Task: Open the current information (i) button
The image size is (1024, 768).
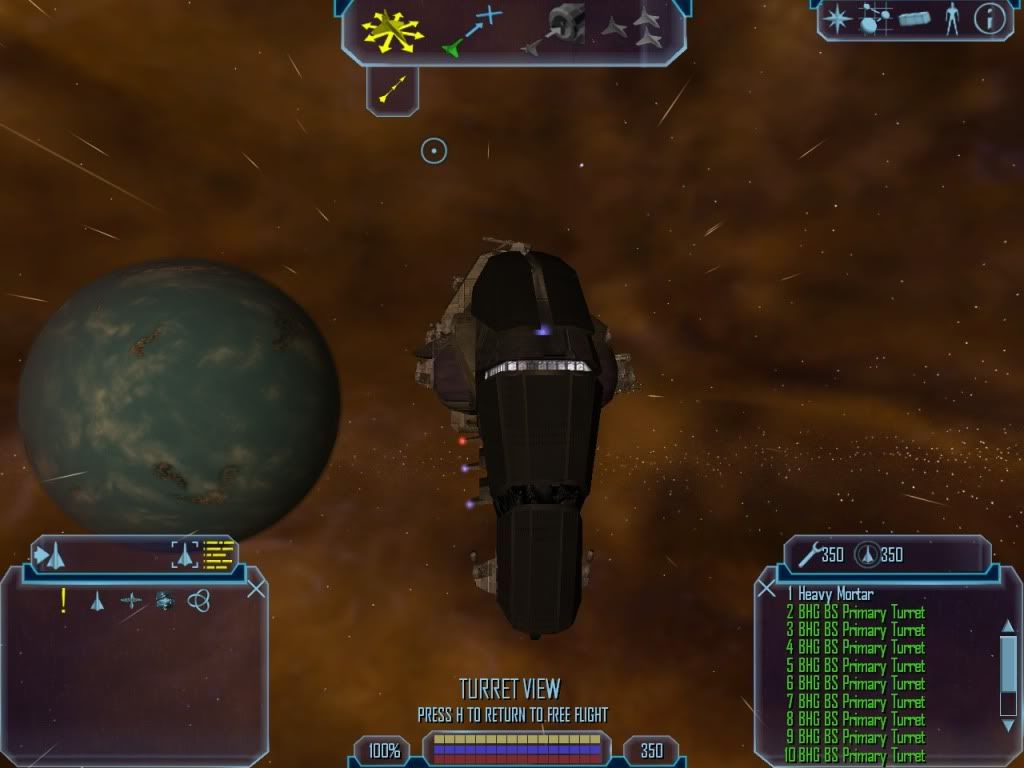Action: pos(988,19)
